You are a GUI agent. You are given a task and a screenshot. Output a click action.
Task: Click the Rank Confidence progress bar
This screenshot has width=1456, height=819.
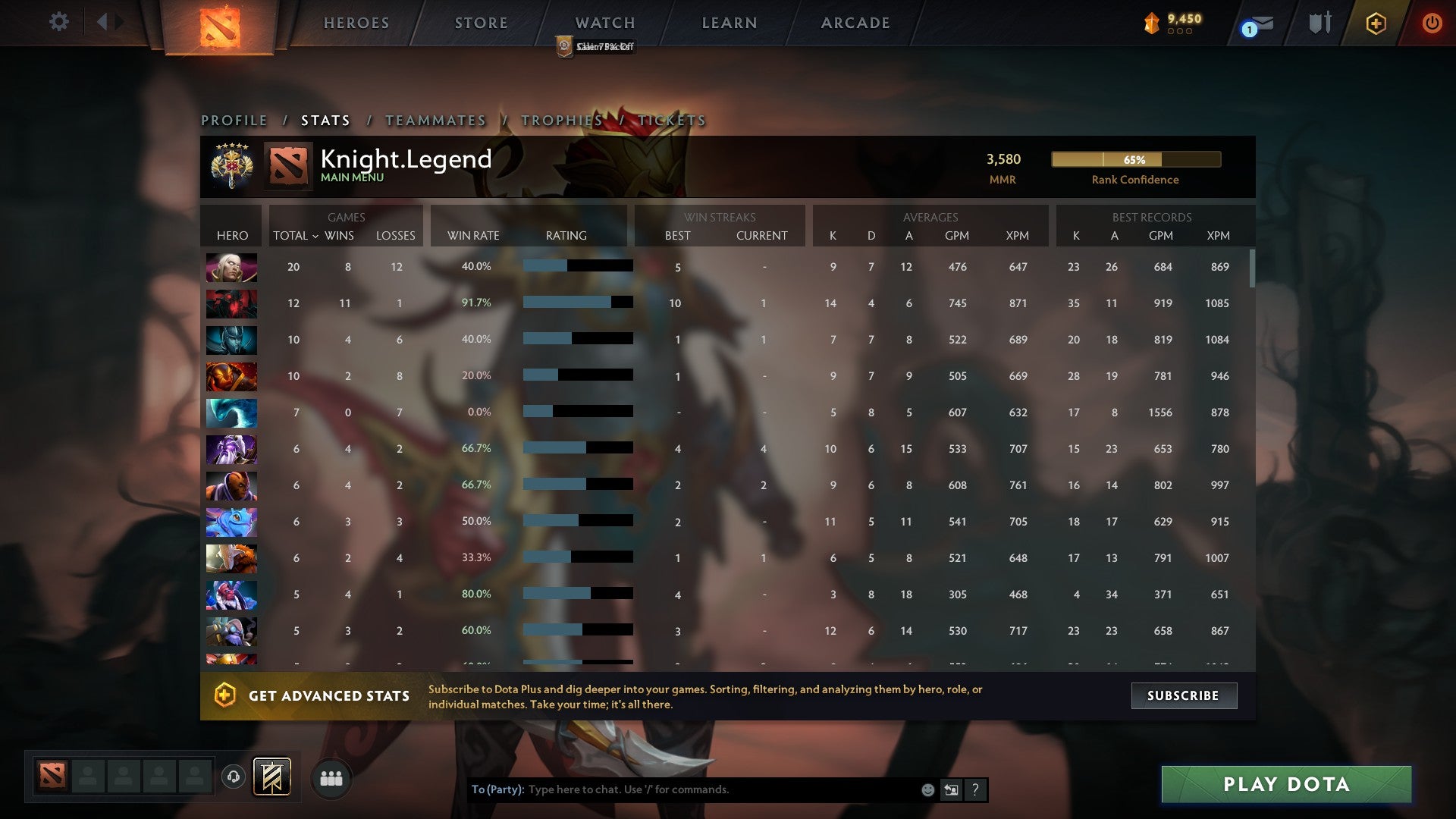[x=1135, y=160]
